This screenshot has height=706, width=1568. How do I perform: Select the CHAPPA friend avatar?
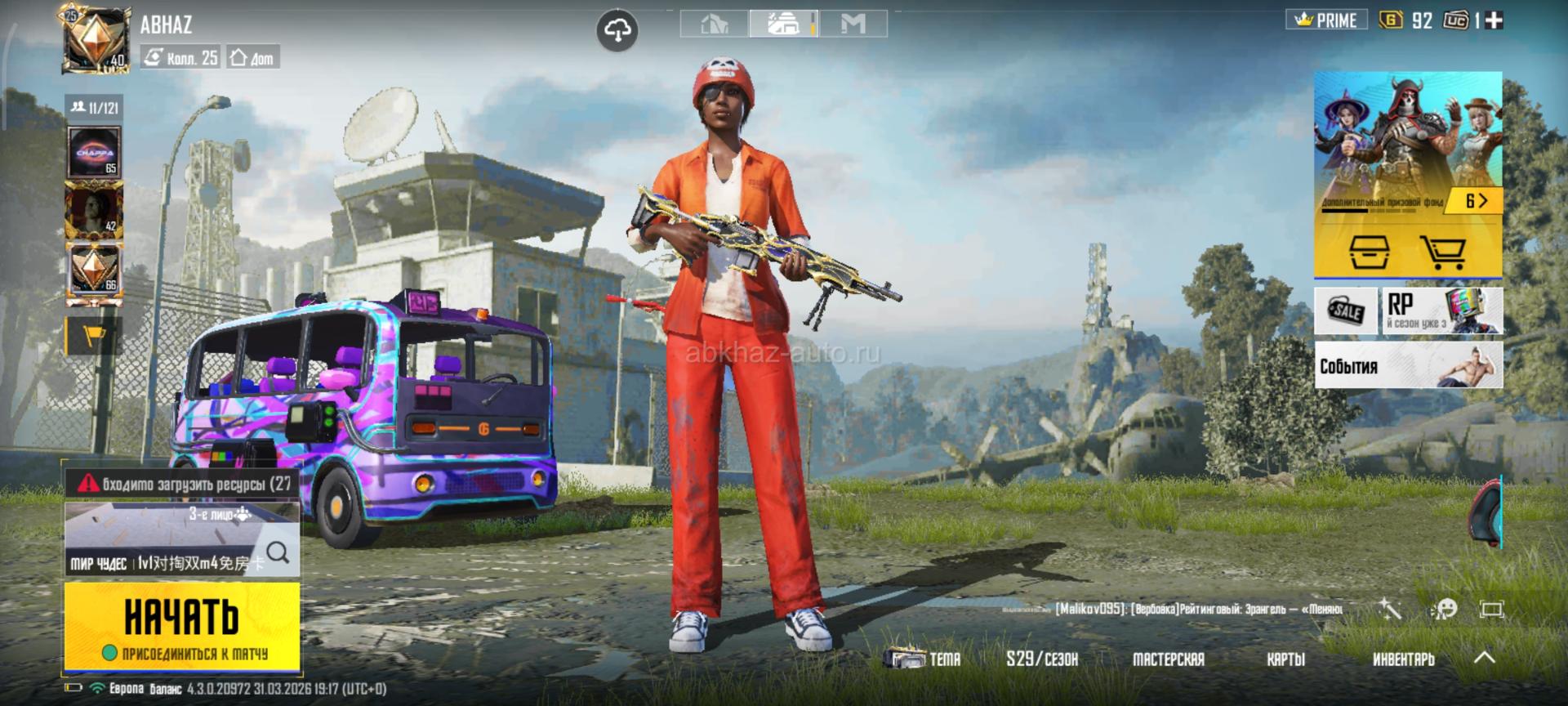pyautogui.click(x=95, y=153)
